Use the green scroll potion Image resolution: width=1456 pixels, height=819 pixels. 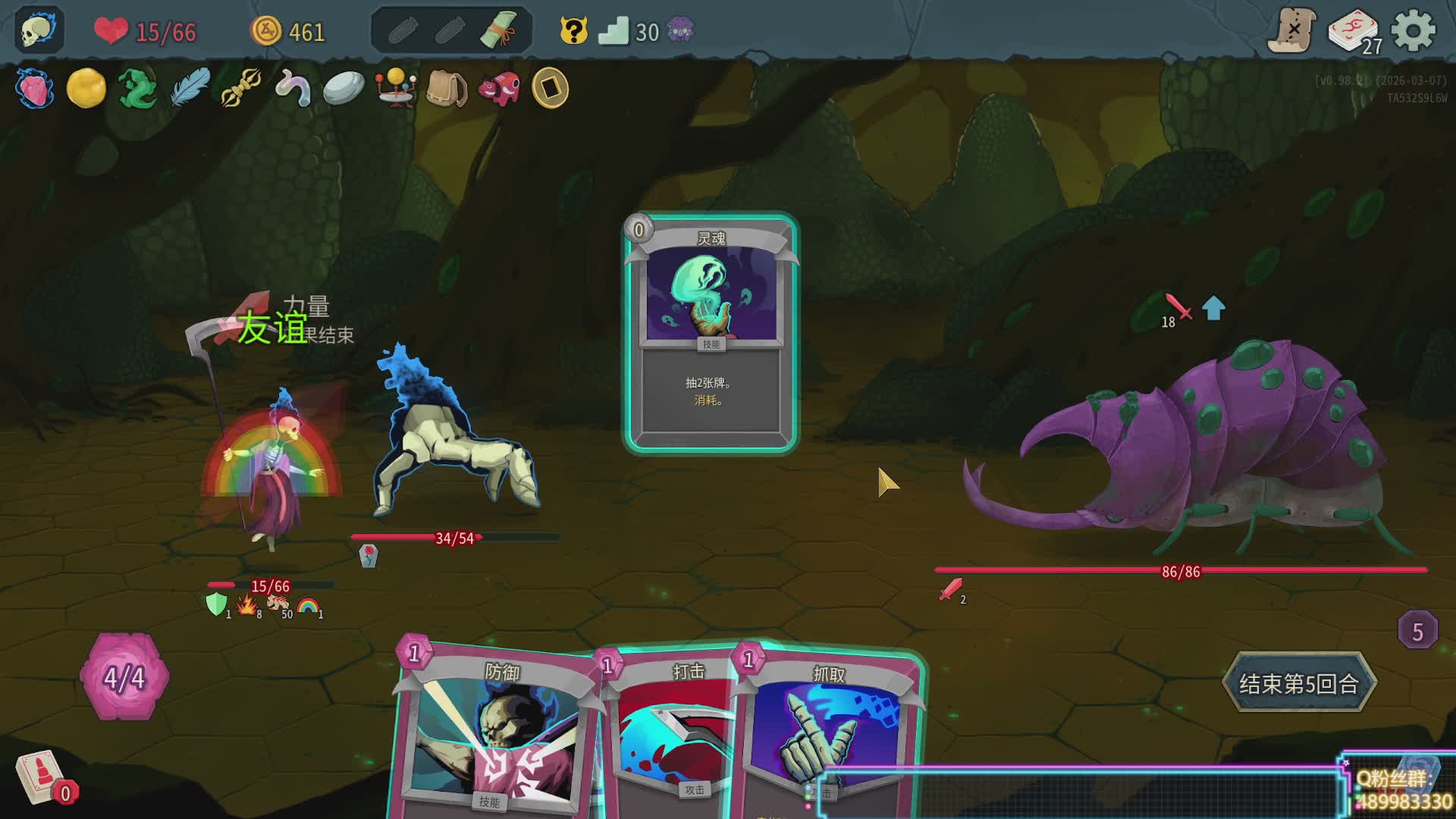coord(498,30)
